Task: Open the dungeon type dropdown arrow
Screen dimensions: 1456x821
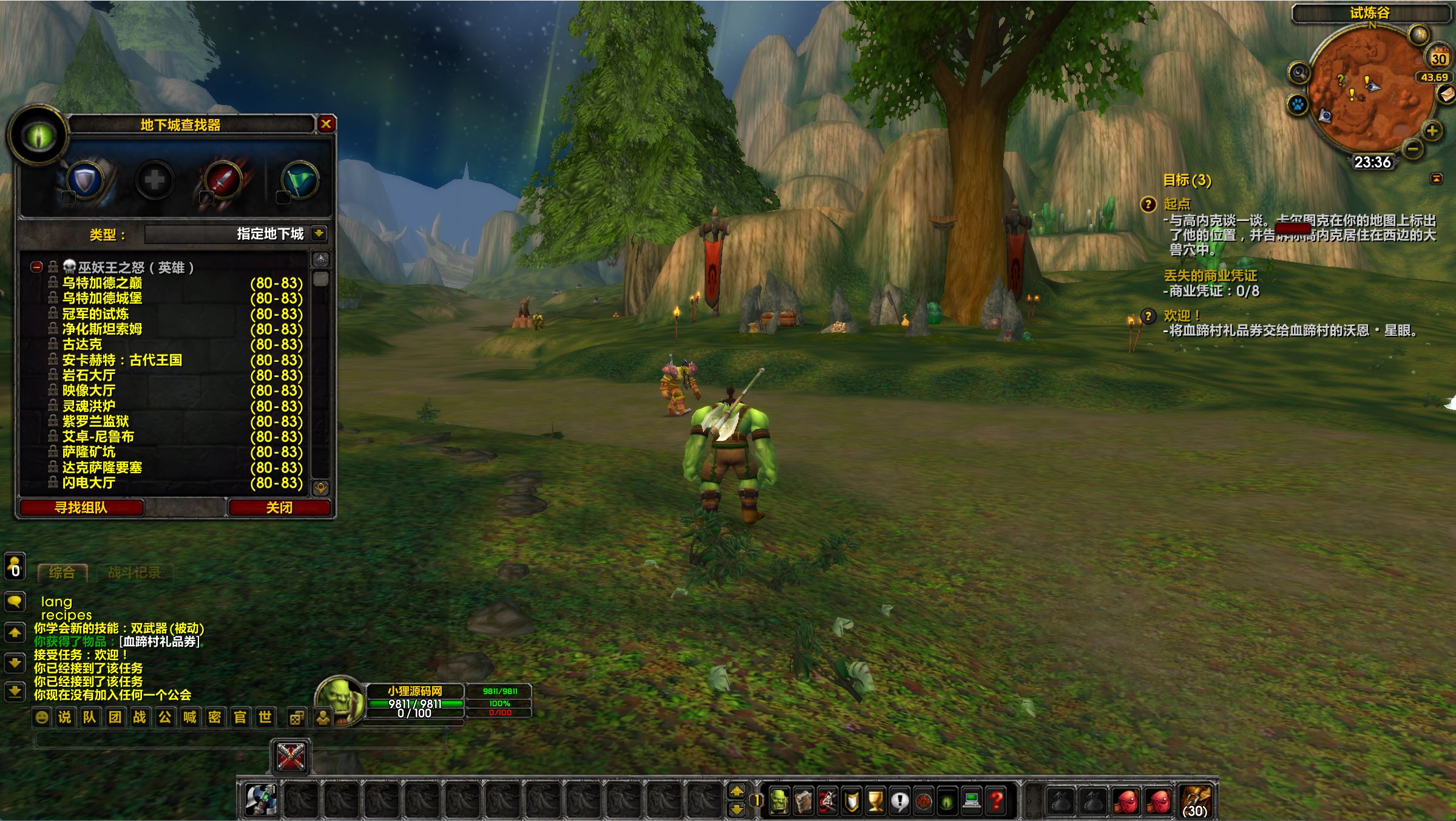Action: pyautogui.click(x=319, y=234)
